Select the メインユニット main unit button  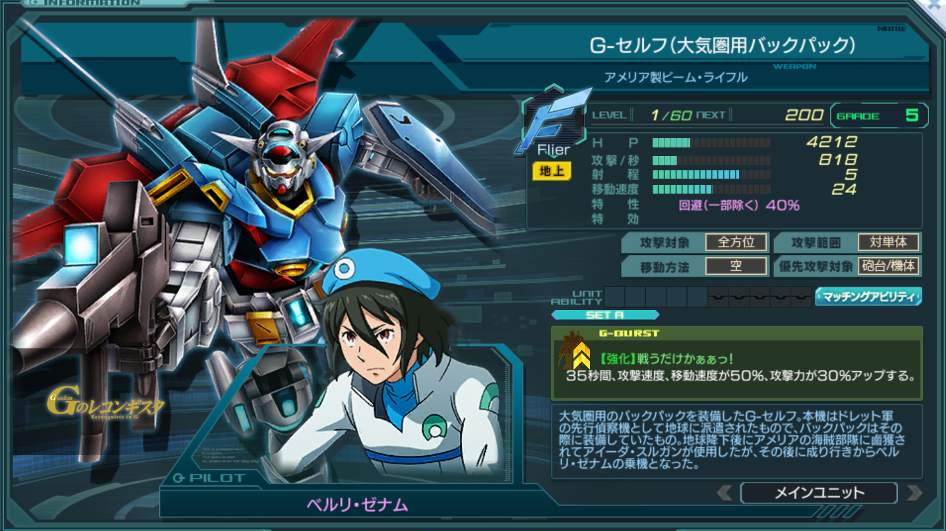pos(818,493)
